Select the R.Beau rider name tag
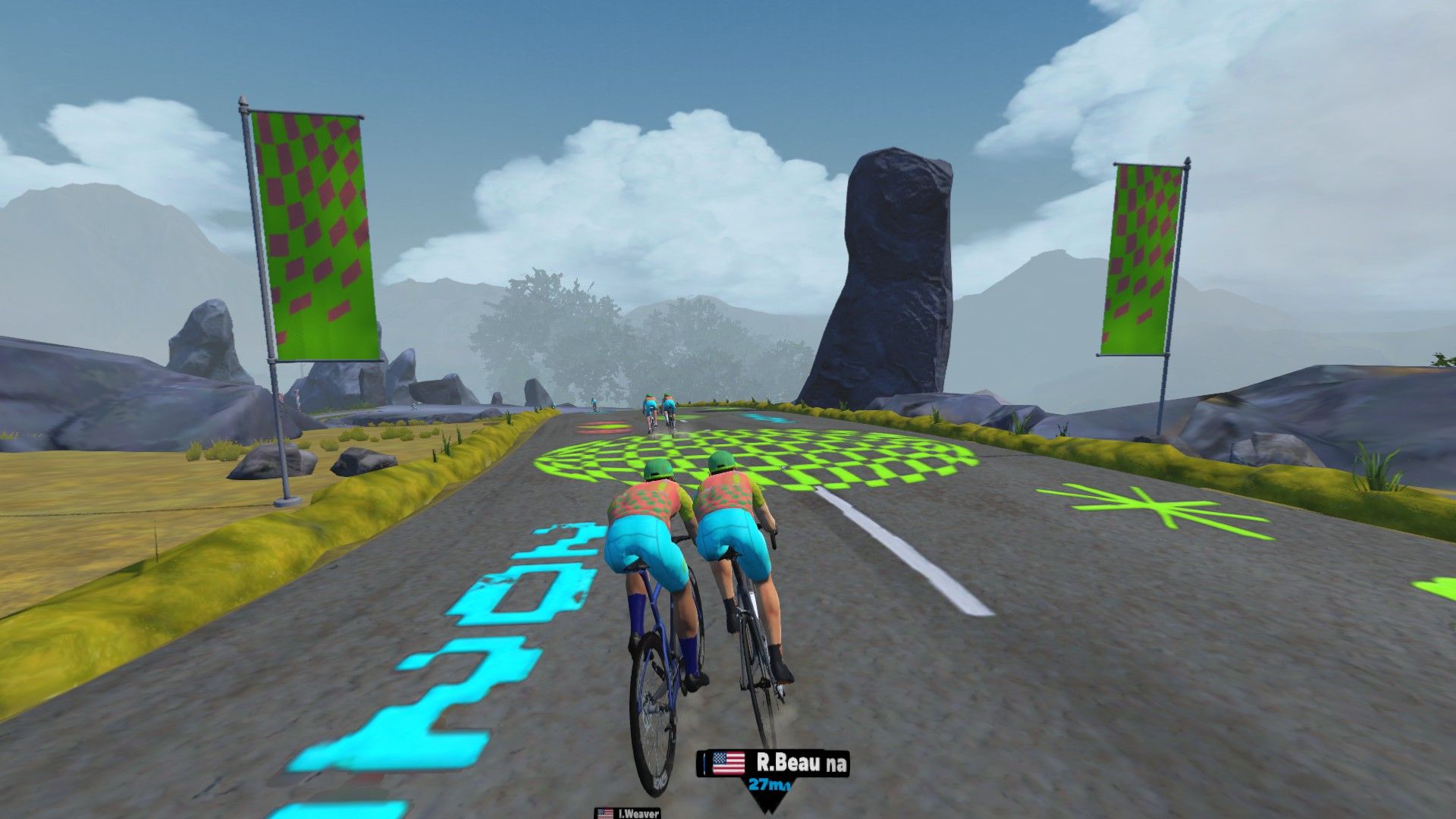The height and width of the screenshot is (819, 1456). 773,763
